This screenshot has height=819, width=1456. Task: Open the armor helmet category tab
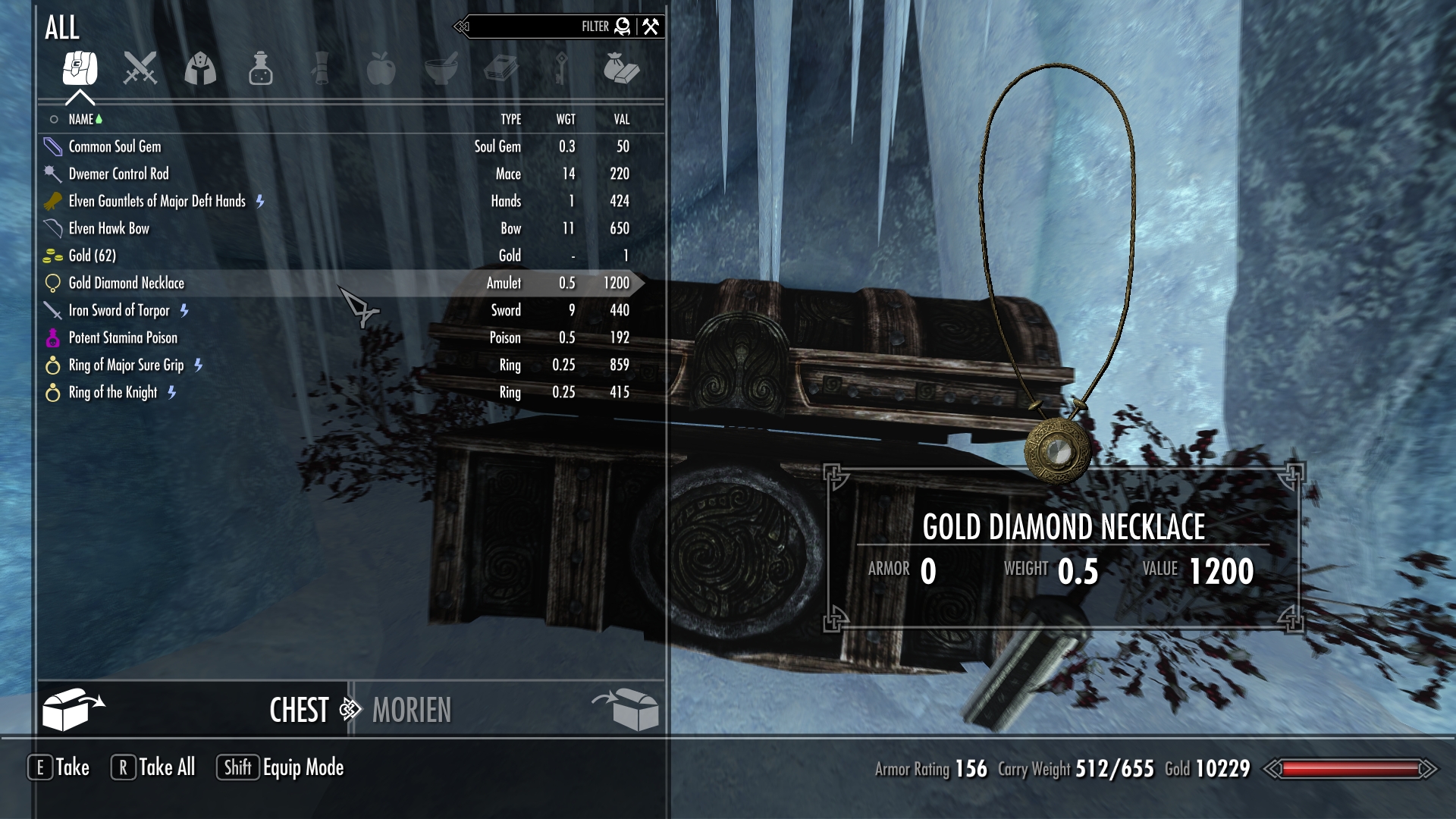coord(200,68)
